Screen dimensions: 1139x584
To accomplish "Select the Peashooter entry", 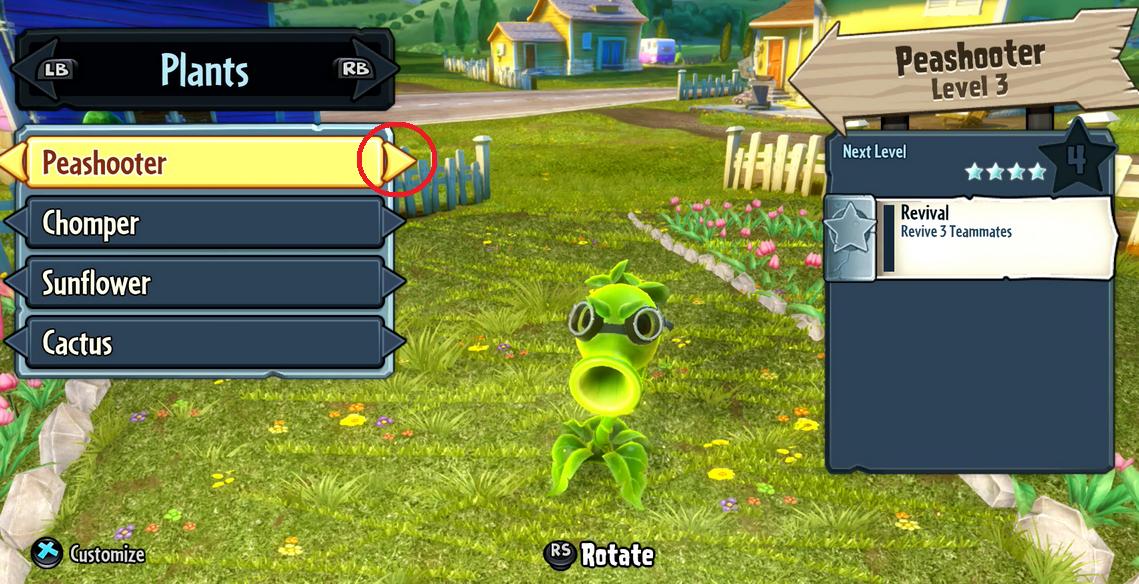I will 200,163.
